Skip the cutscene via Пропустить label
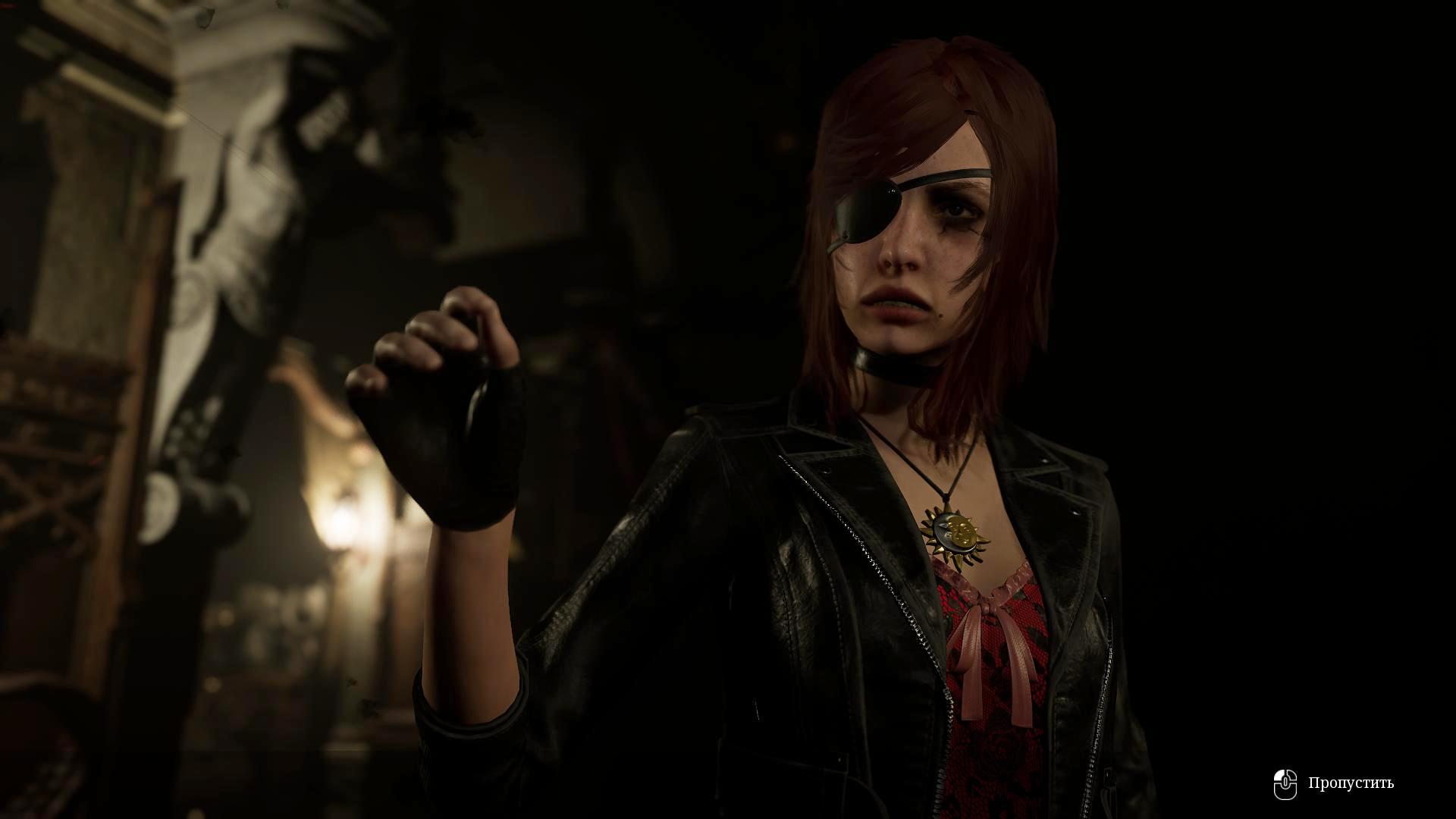 [x=1351, y=783]
